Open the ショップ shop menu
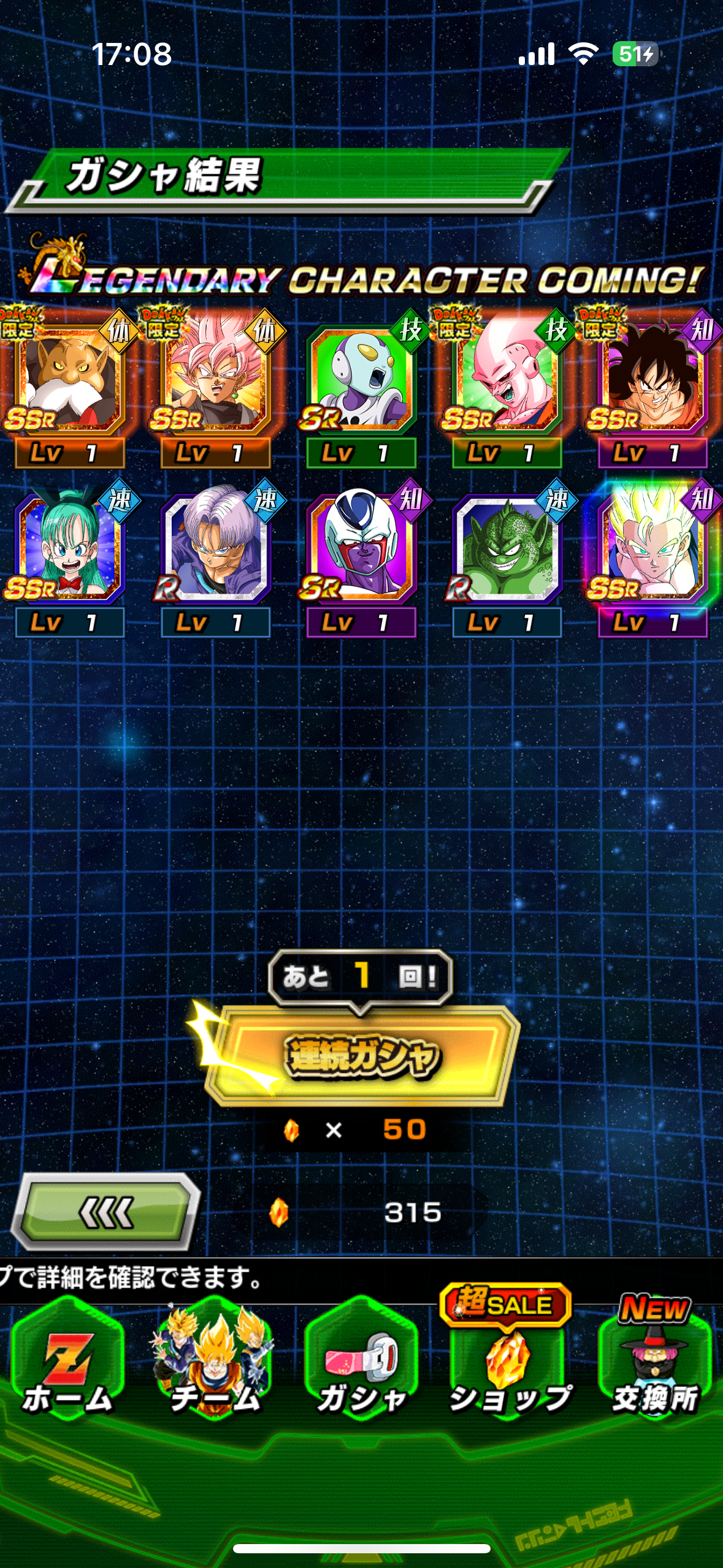 [x=508, y=1365]
